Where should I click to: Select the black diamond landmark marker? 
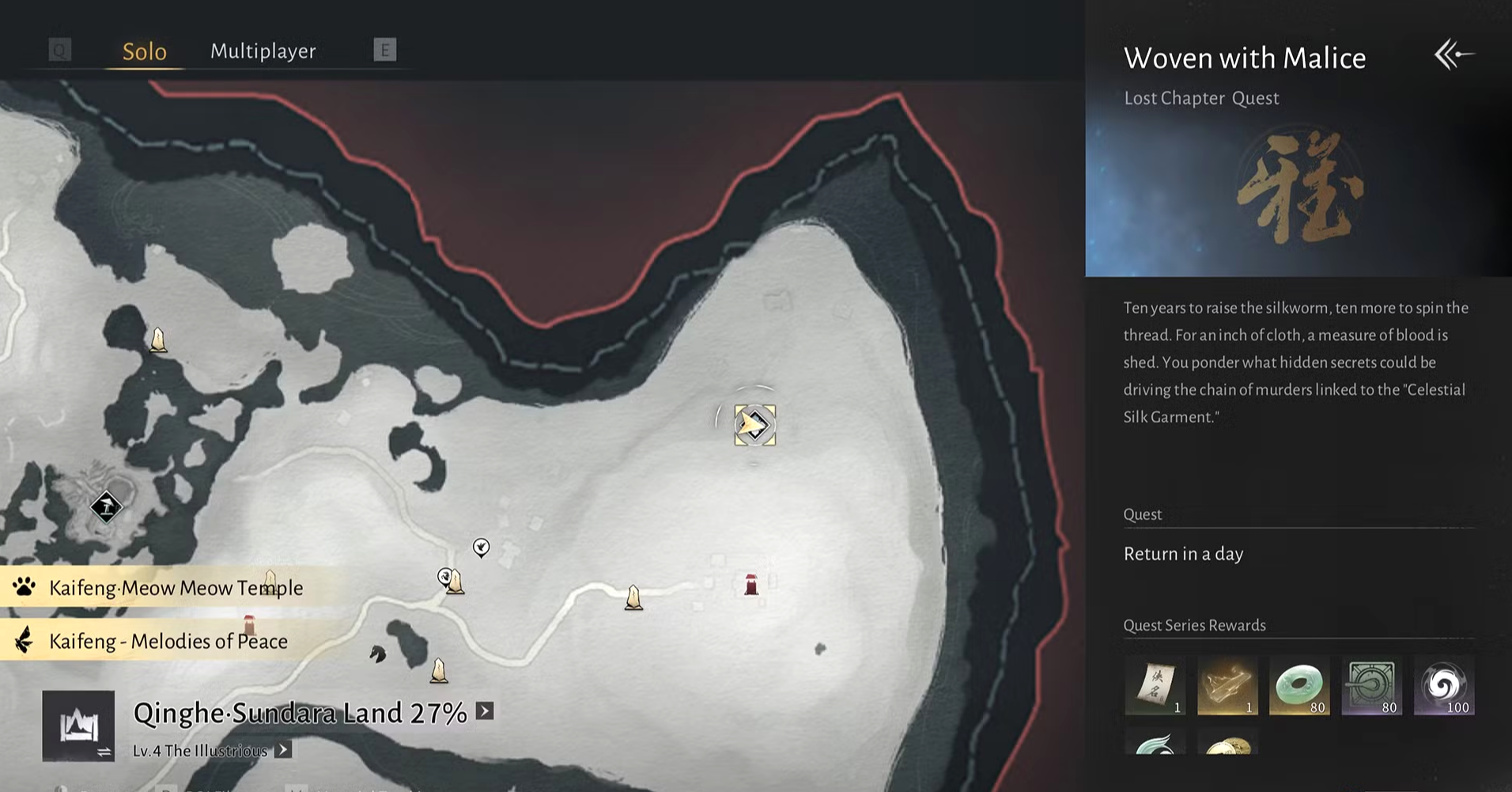[x=106, y=506]
